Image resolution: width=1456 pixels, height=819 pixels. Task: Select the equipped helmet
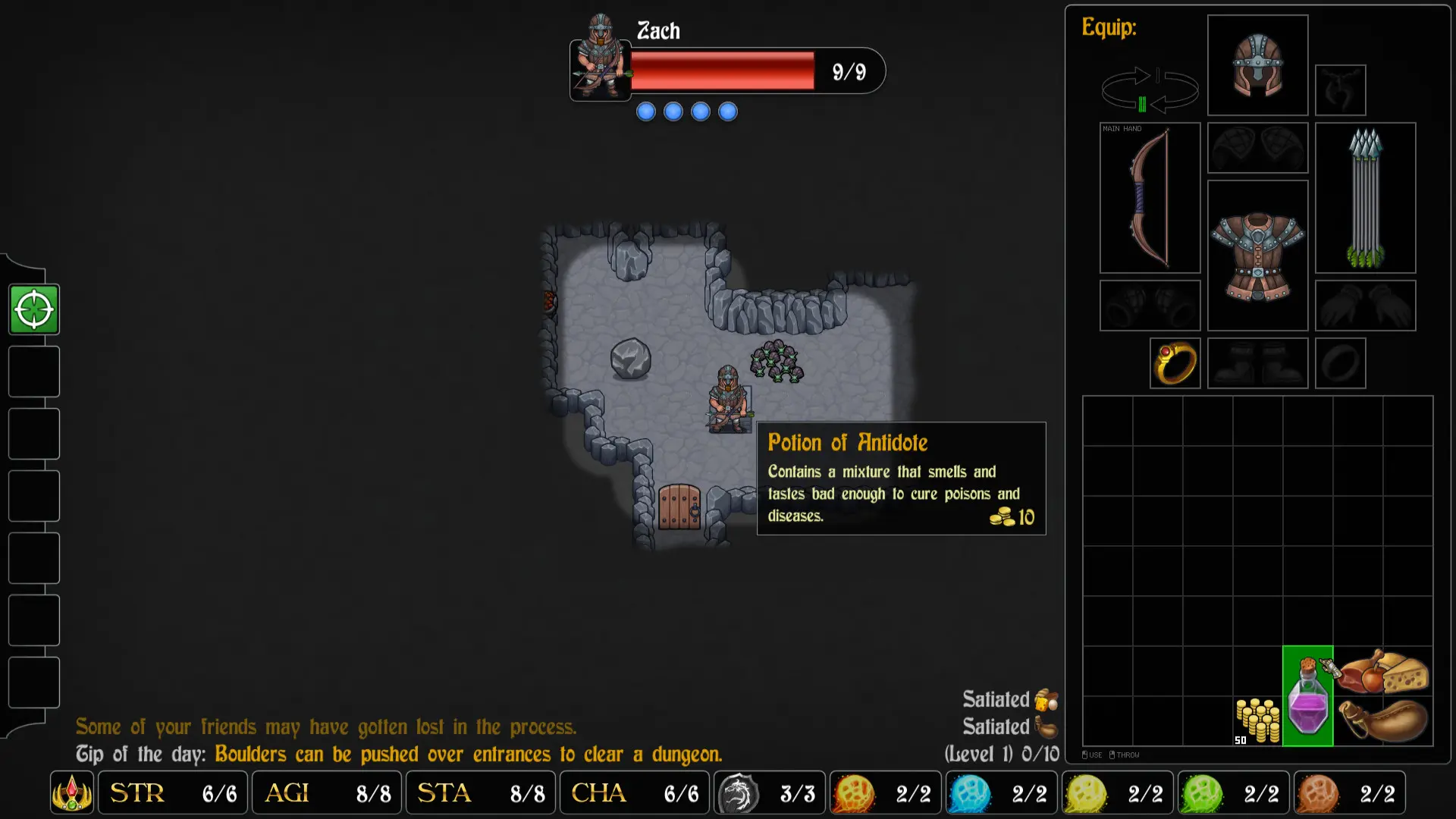[1257, 65]
